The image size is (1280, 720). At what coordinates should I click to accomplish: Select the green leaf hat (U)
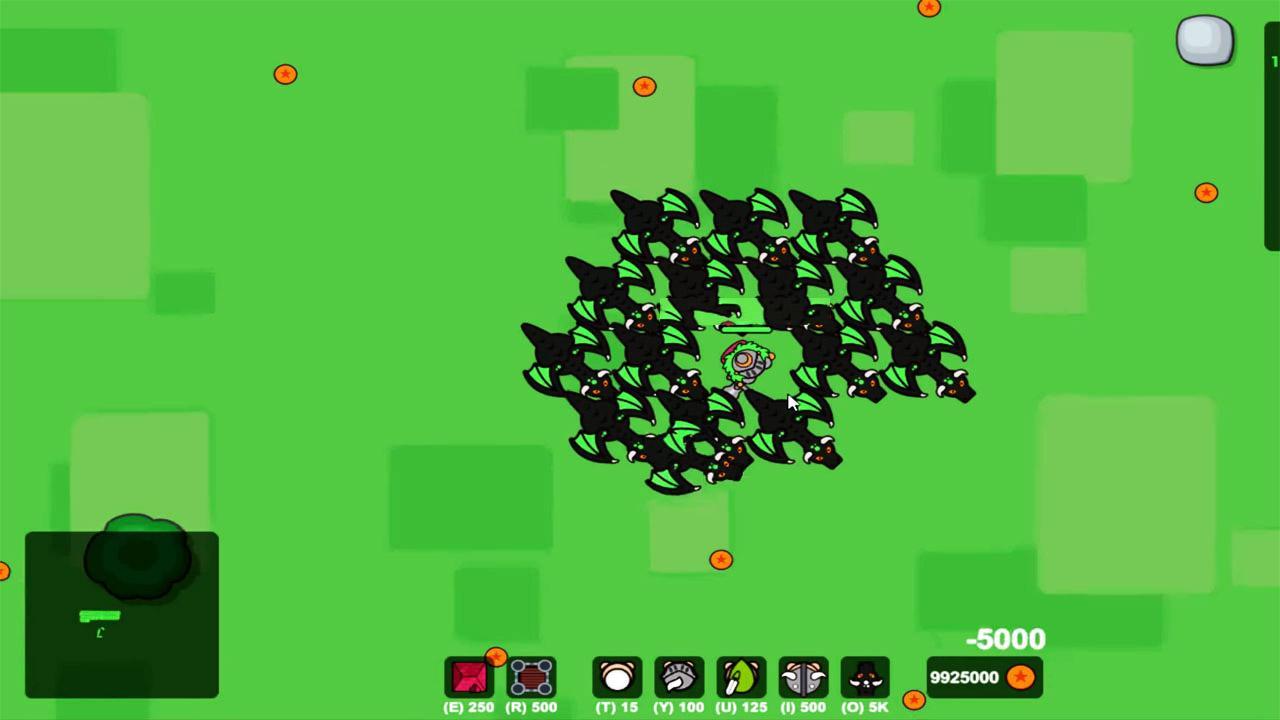click(741, 678)
